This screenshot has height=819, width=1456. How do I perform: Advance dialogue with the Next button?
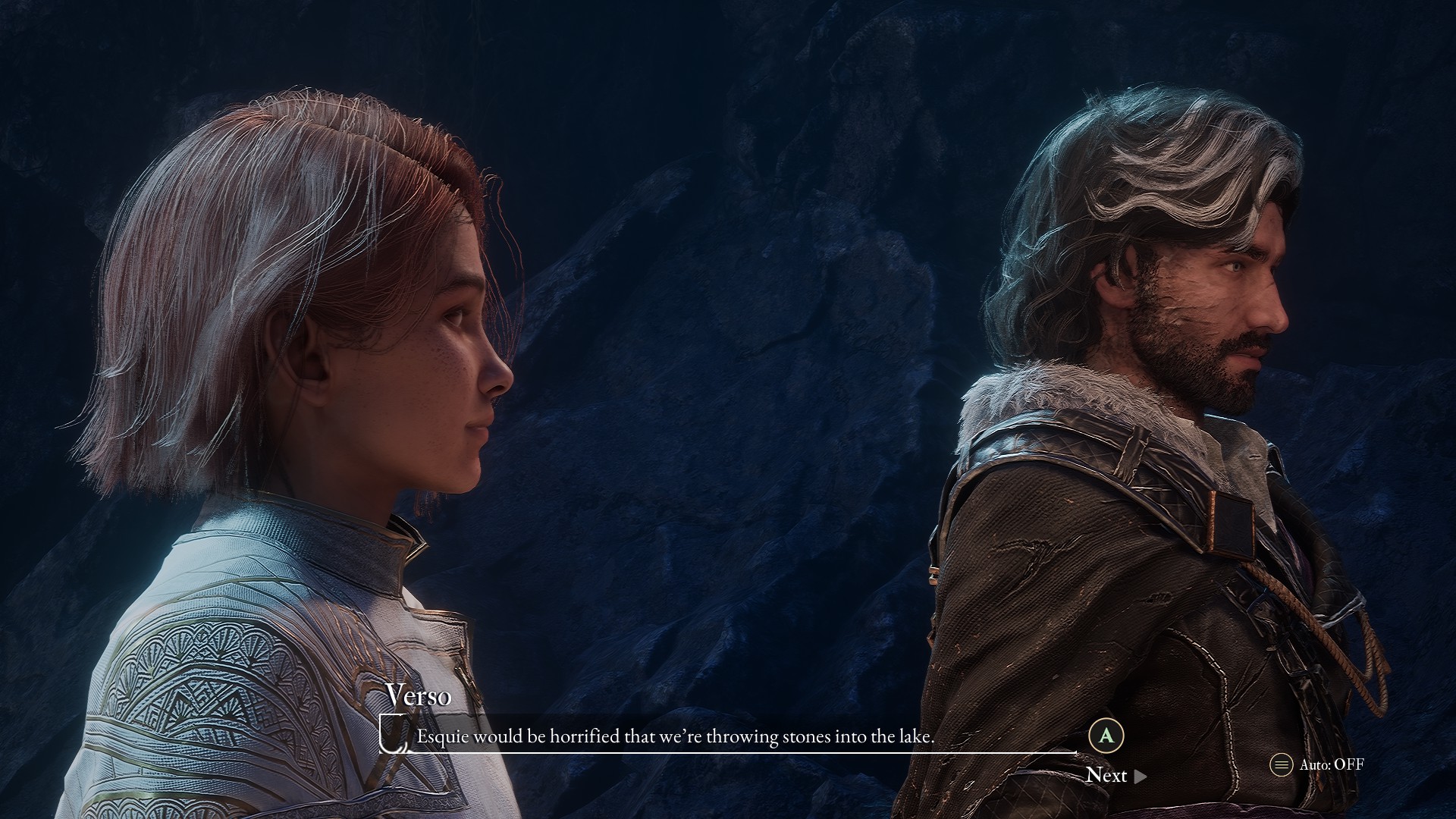click(x=1115, y=775)
